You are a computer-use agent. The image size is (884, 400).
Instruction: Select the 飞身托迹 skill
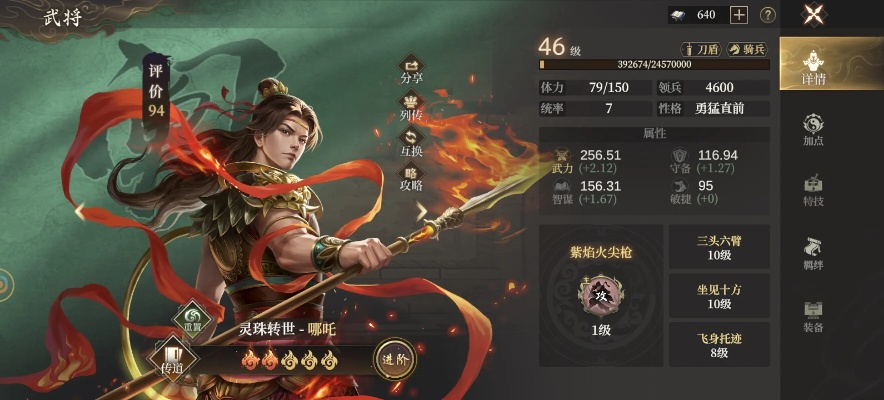[719, 344]
